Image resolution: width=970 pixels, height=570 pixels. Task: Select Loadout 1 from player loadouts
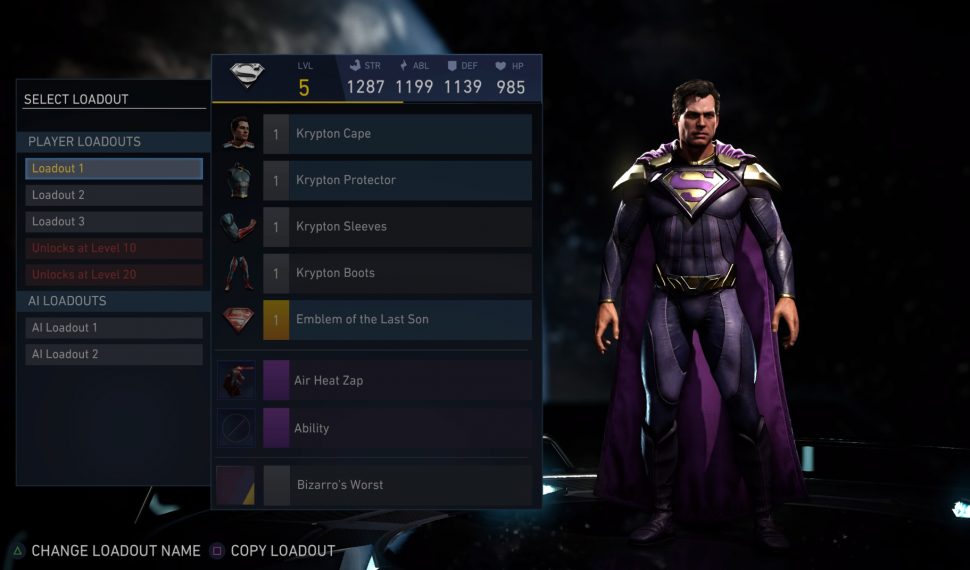(114, 169)
